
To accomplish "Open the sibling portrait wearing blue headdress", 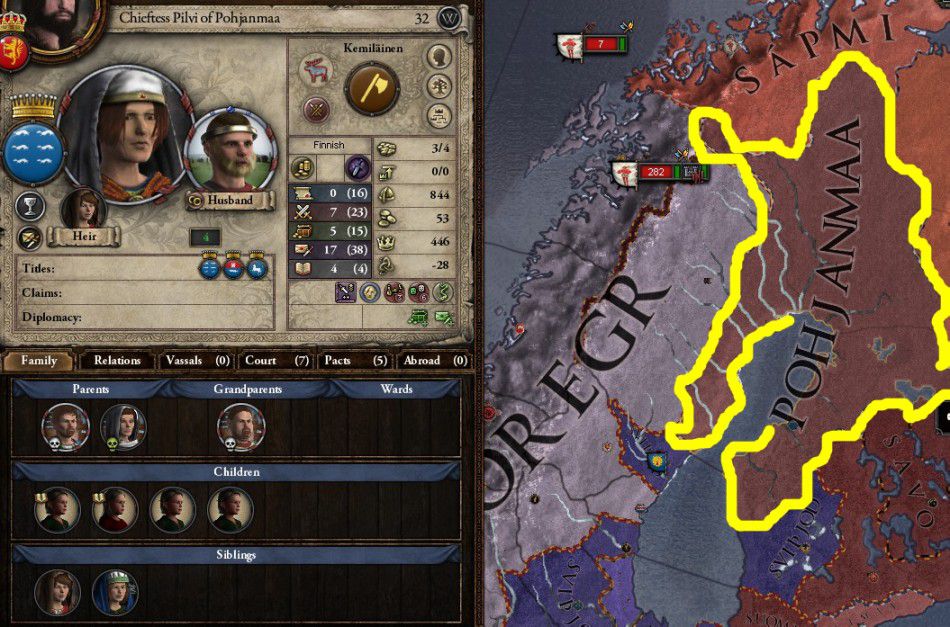I will (114, 591).
